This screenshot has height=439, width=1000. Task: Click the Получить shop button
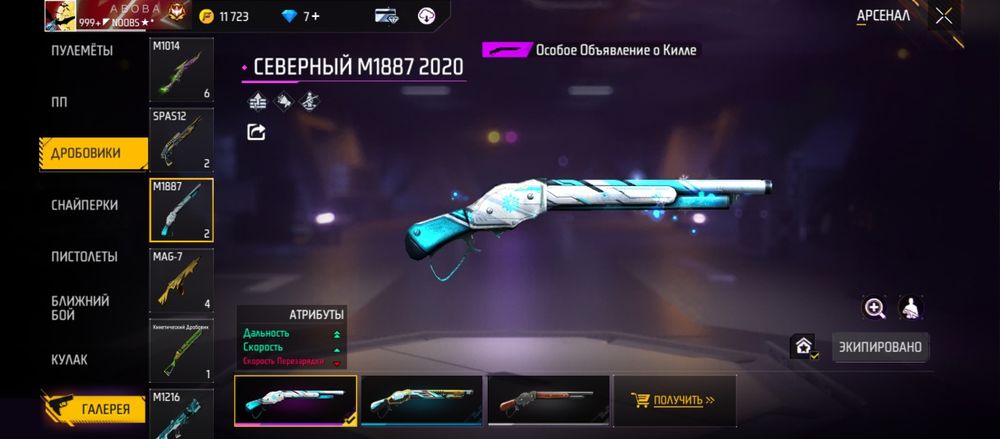click(674, 400)
